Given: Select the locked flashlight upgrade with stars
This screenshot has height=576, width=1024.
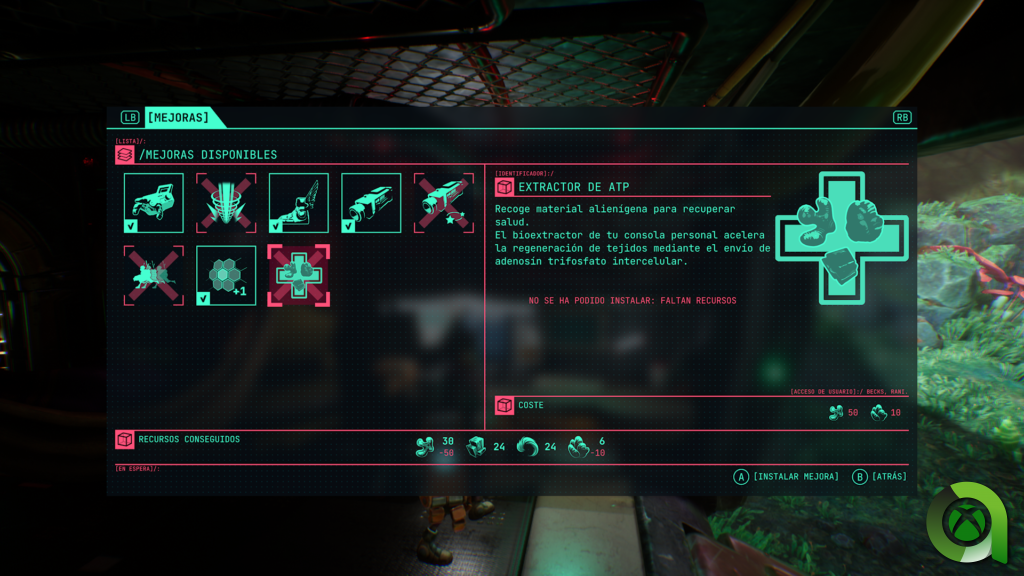Looking at the screenshot, I should click(x=443, y=203).
